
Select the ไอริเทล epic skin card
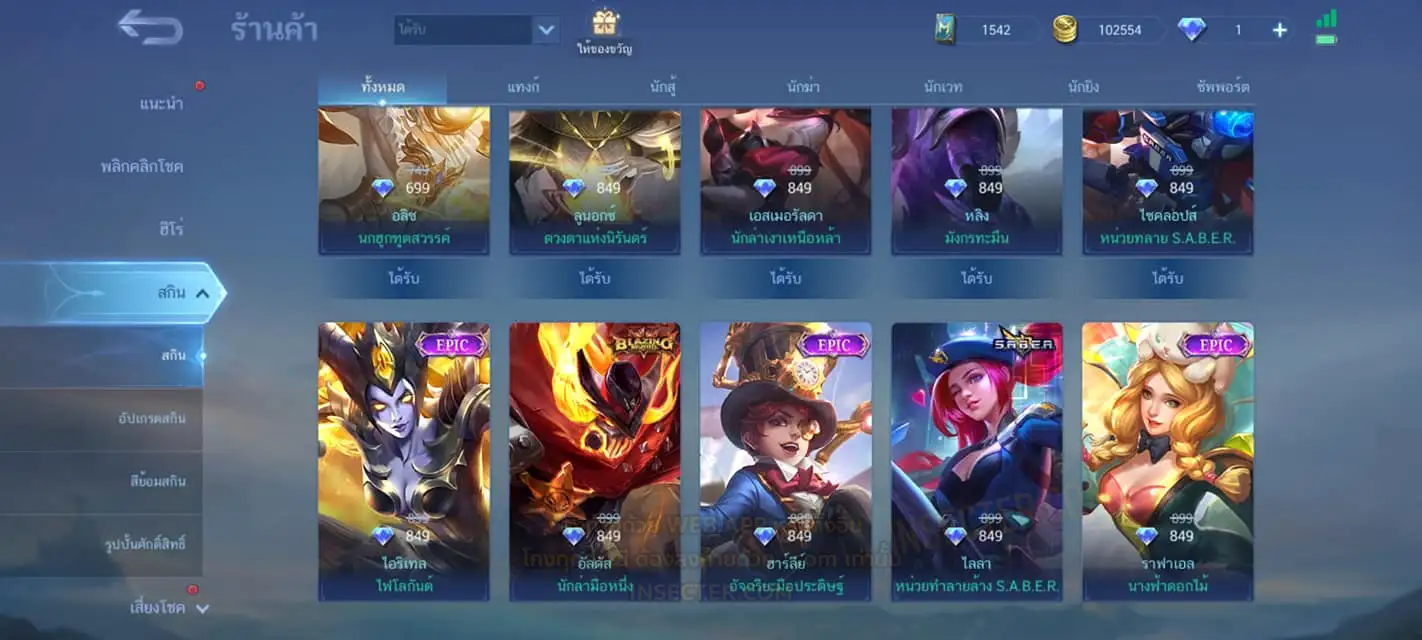click(404, 460)
